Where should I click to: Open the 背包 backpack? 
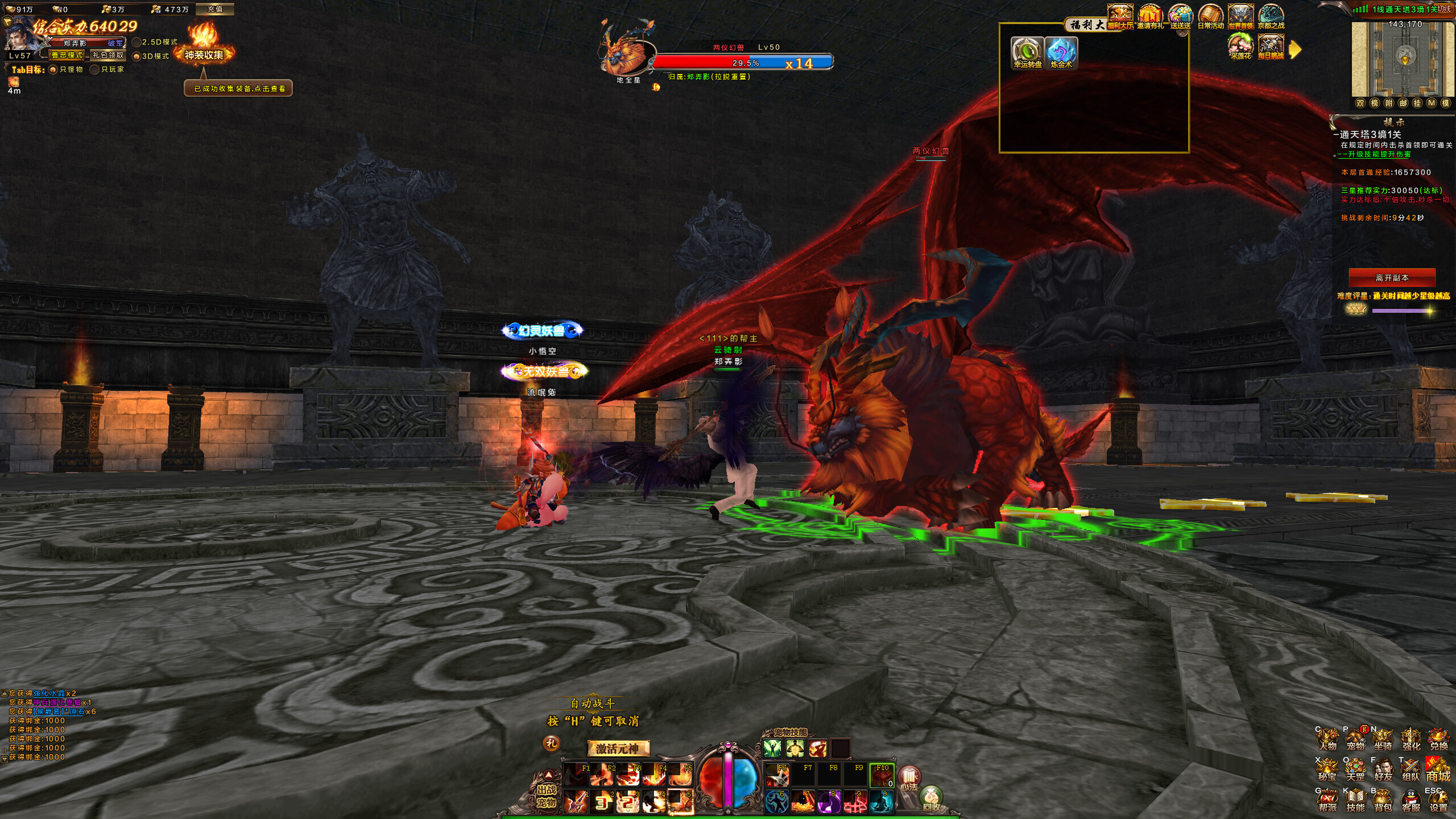[x=1383, y=800]
